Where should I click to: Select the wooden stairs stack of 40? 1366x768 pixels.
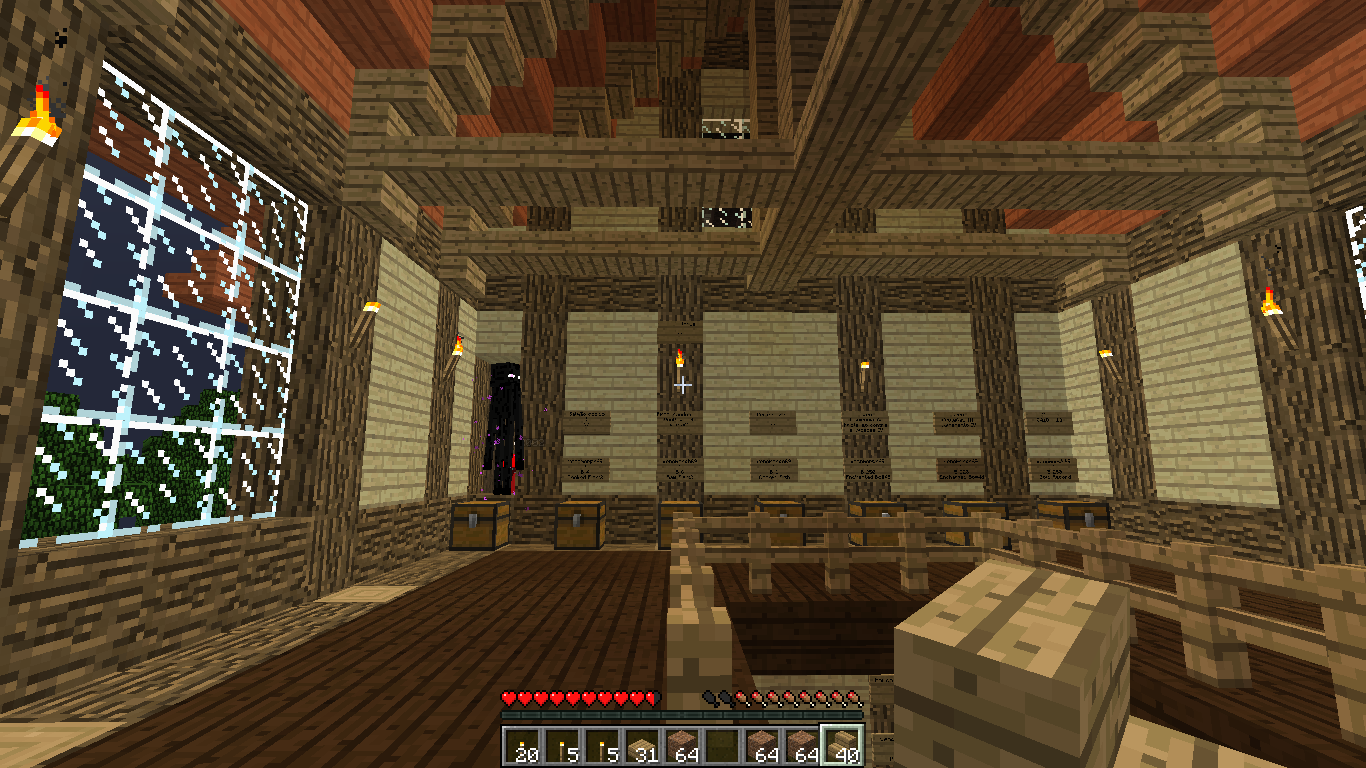pos(841,745)
